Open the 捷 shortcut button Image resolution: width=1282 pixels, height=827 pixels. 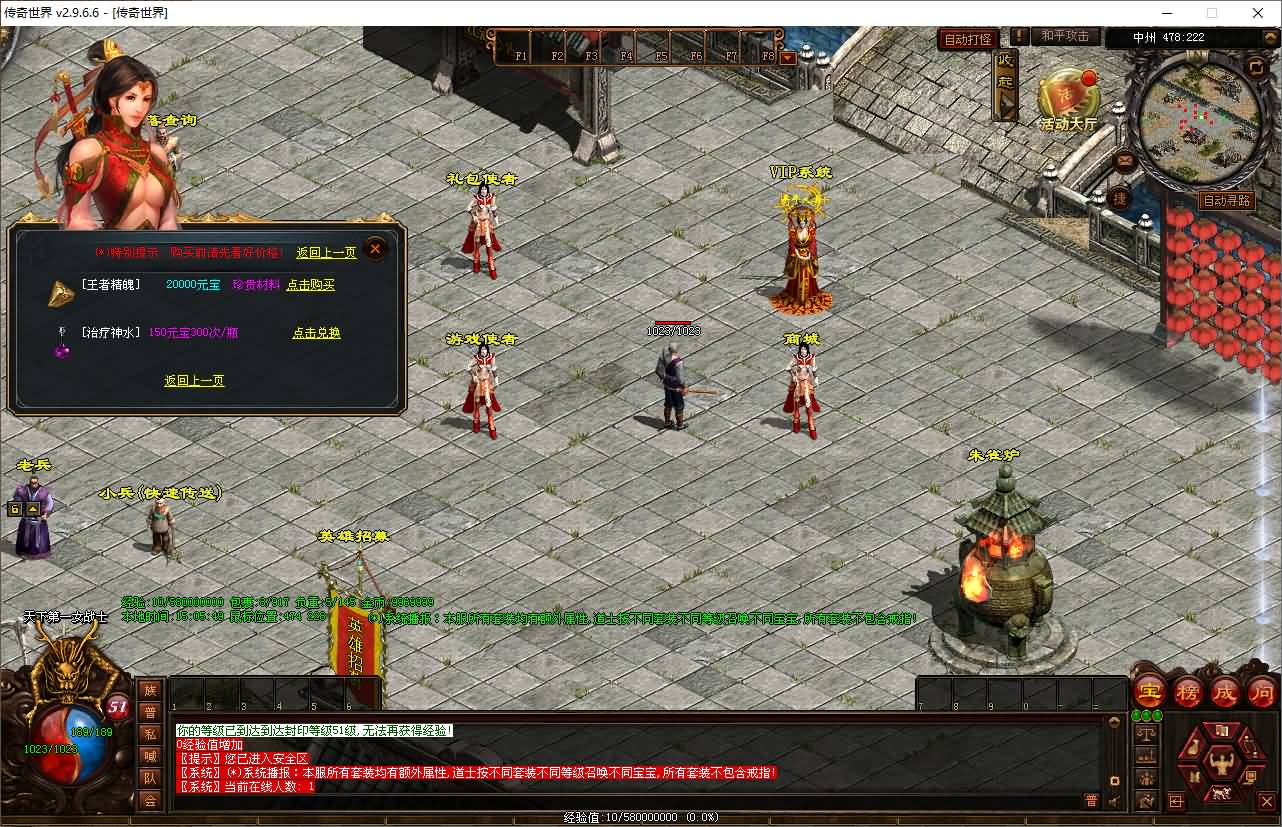1120,198
